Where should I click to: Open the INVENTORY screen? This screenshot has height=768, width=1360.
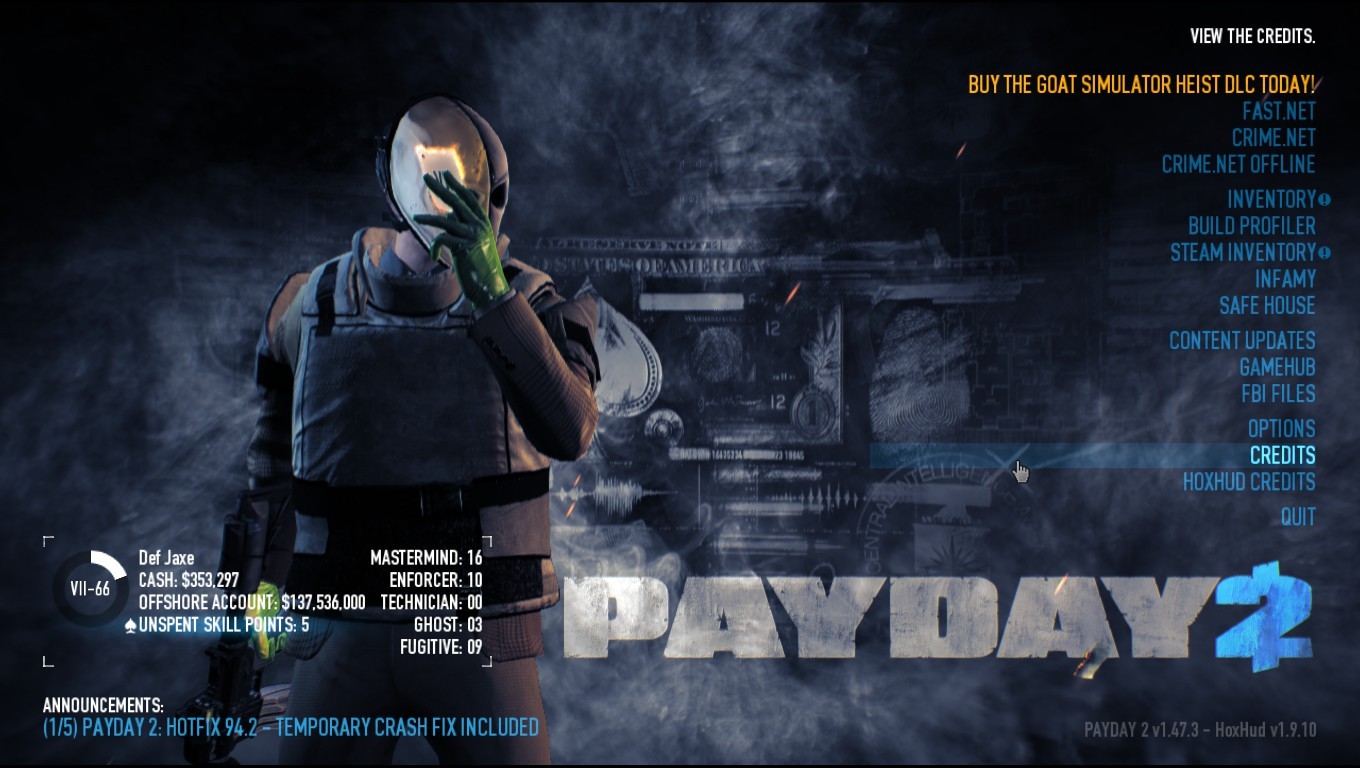pos(1273,199)
